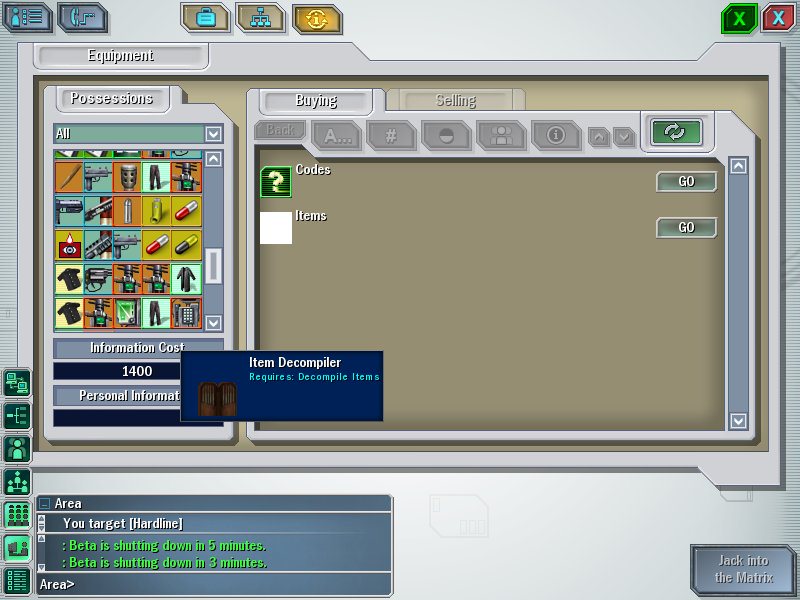Open the network hierarchy icon
The height and width of the screenshot is (600, 800).
click(x=260, y=18)
